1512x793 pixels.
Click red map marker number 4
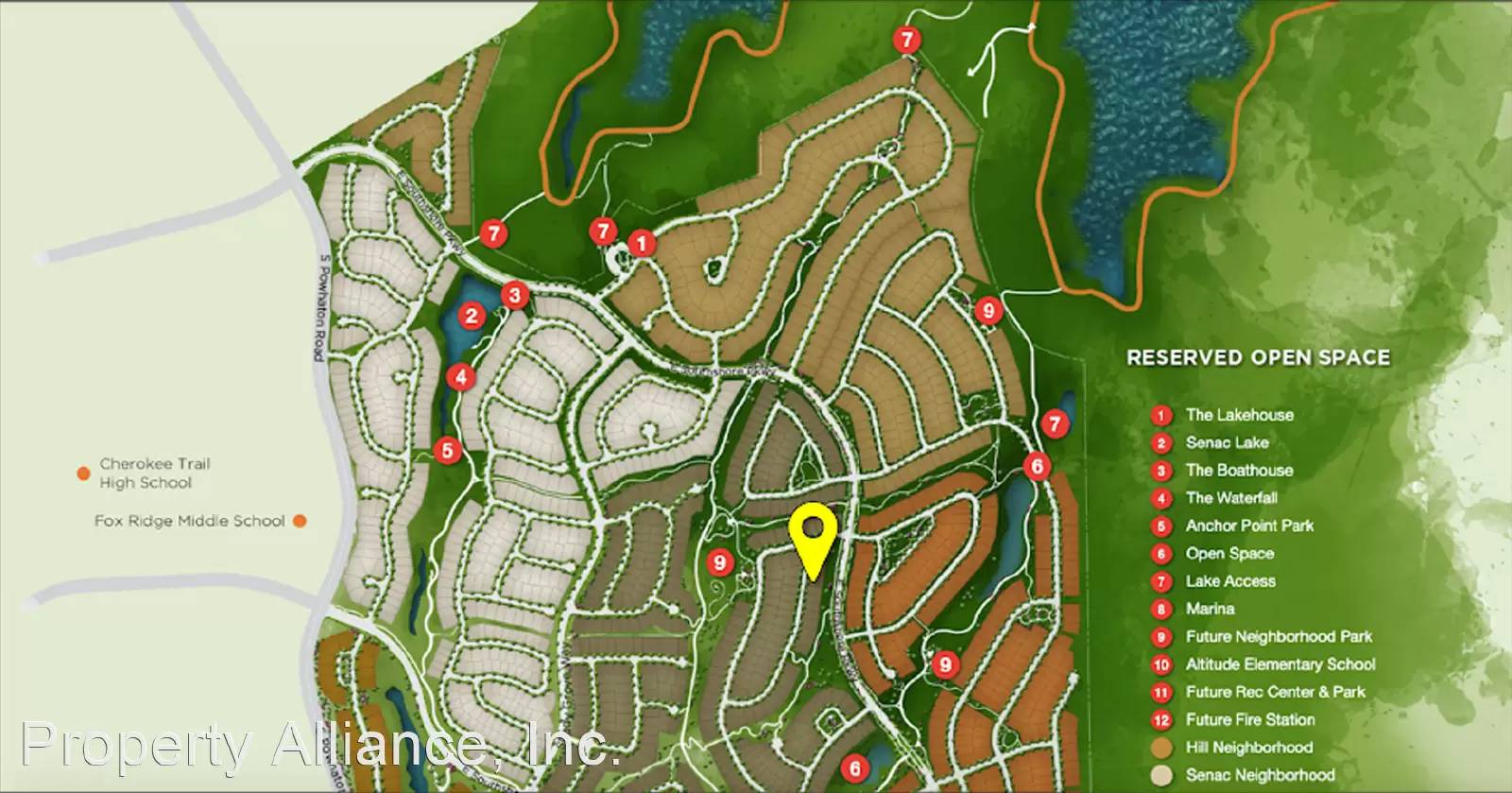460,377
